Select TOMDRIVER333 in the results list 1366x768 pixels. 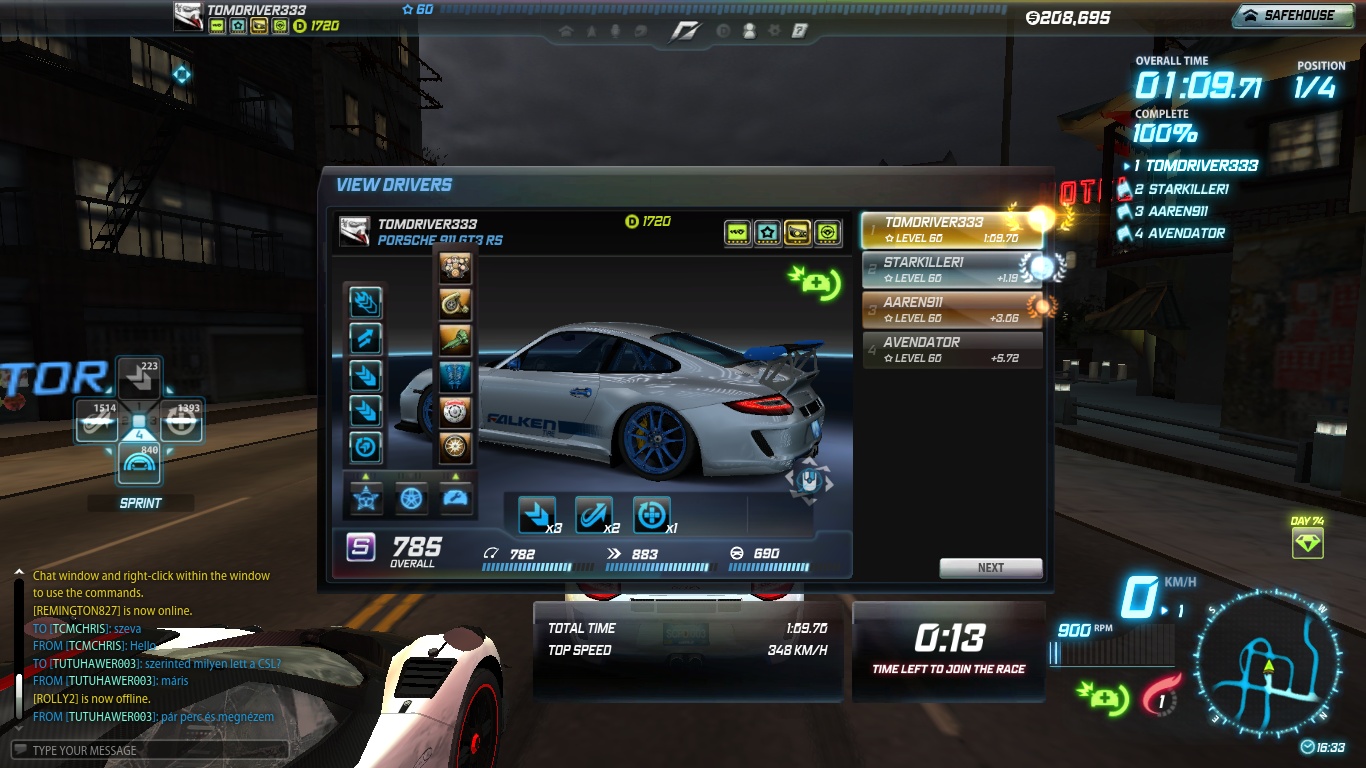pyautogui.click(x=951, y=230)
